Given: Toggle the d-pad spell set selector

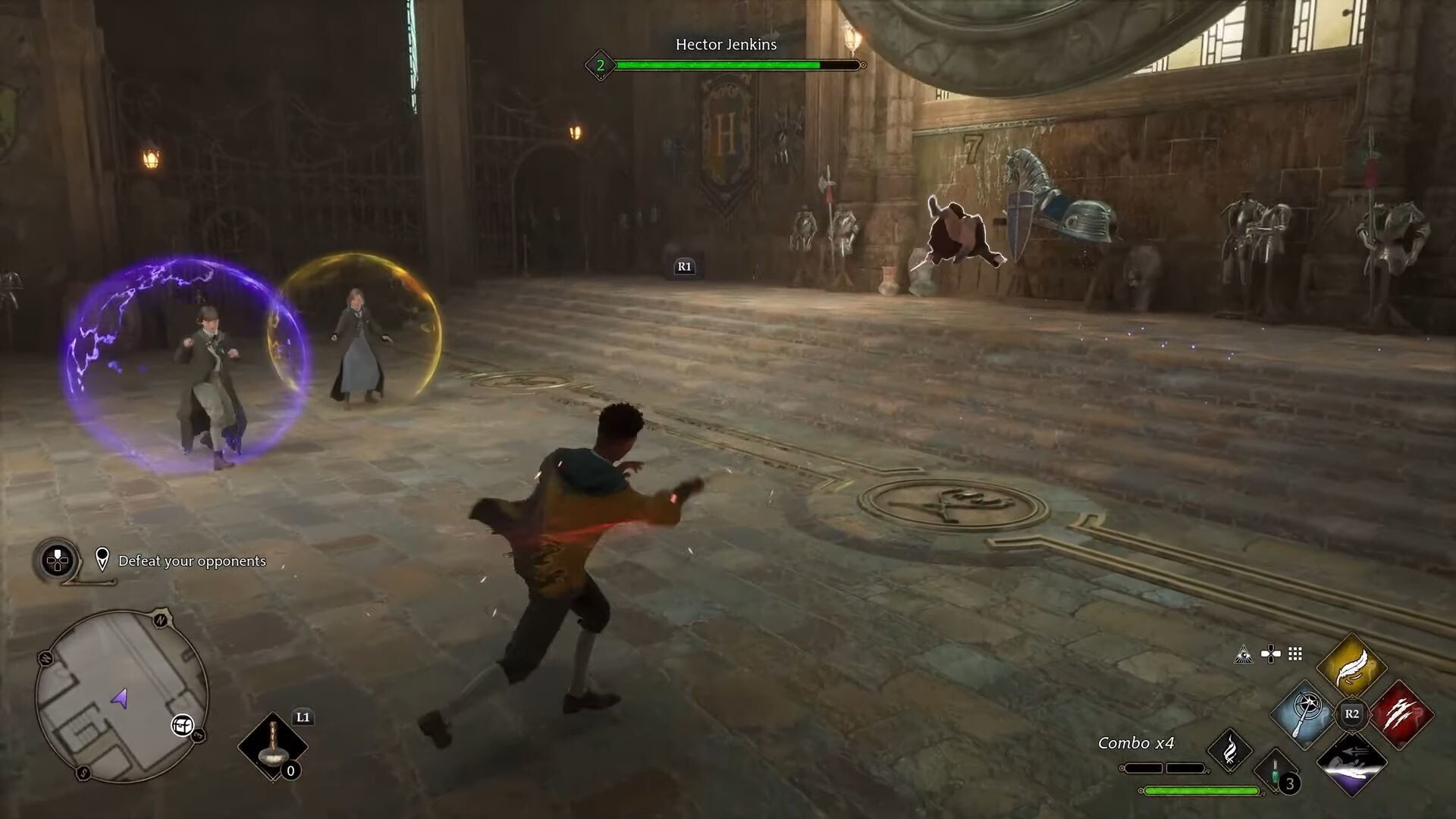Looking at the screenshot, I should 1270,654.
